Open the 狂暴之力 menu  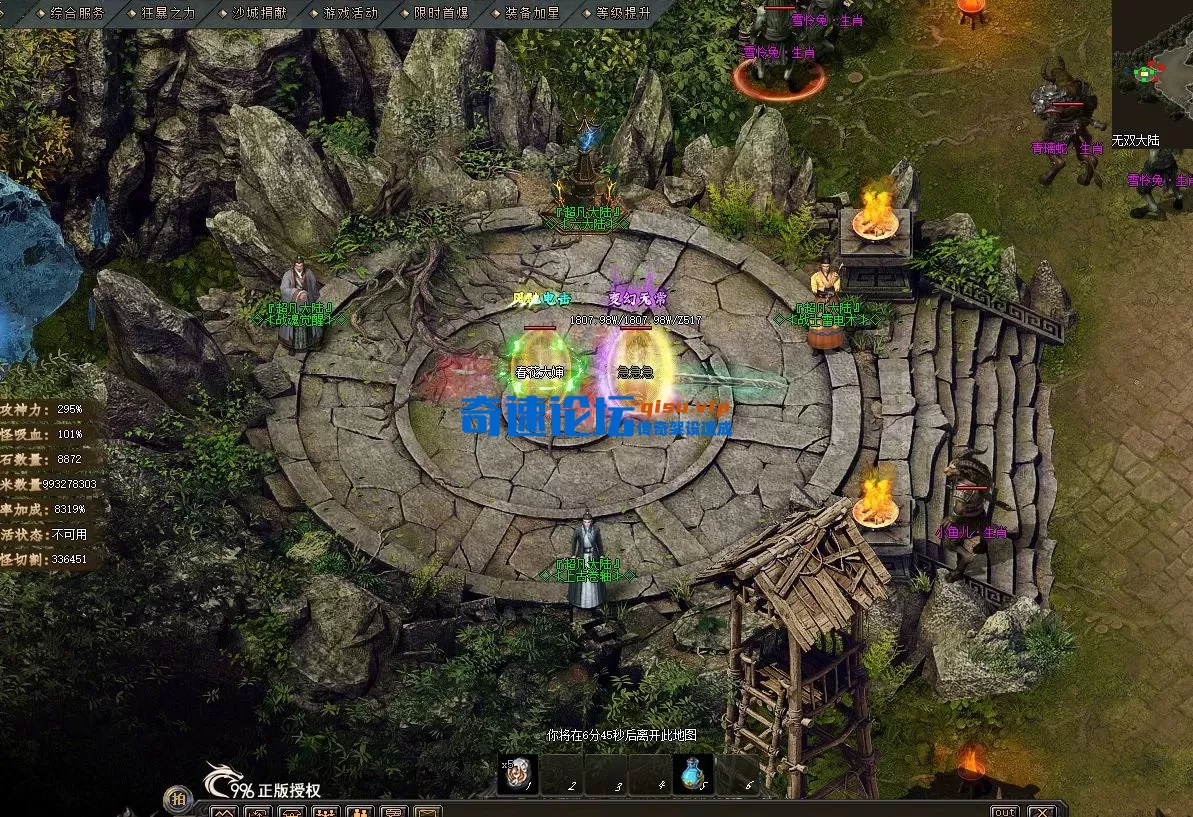[168, 13]
